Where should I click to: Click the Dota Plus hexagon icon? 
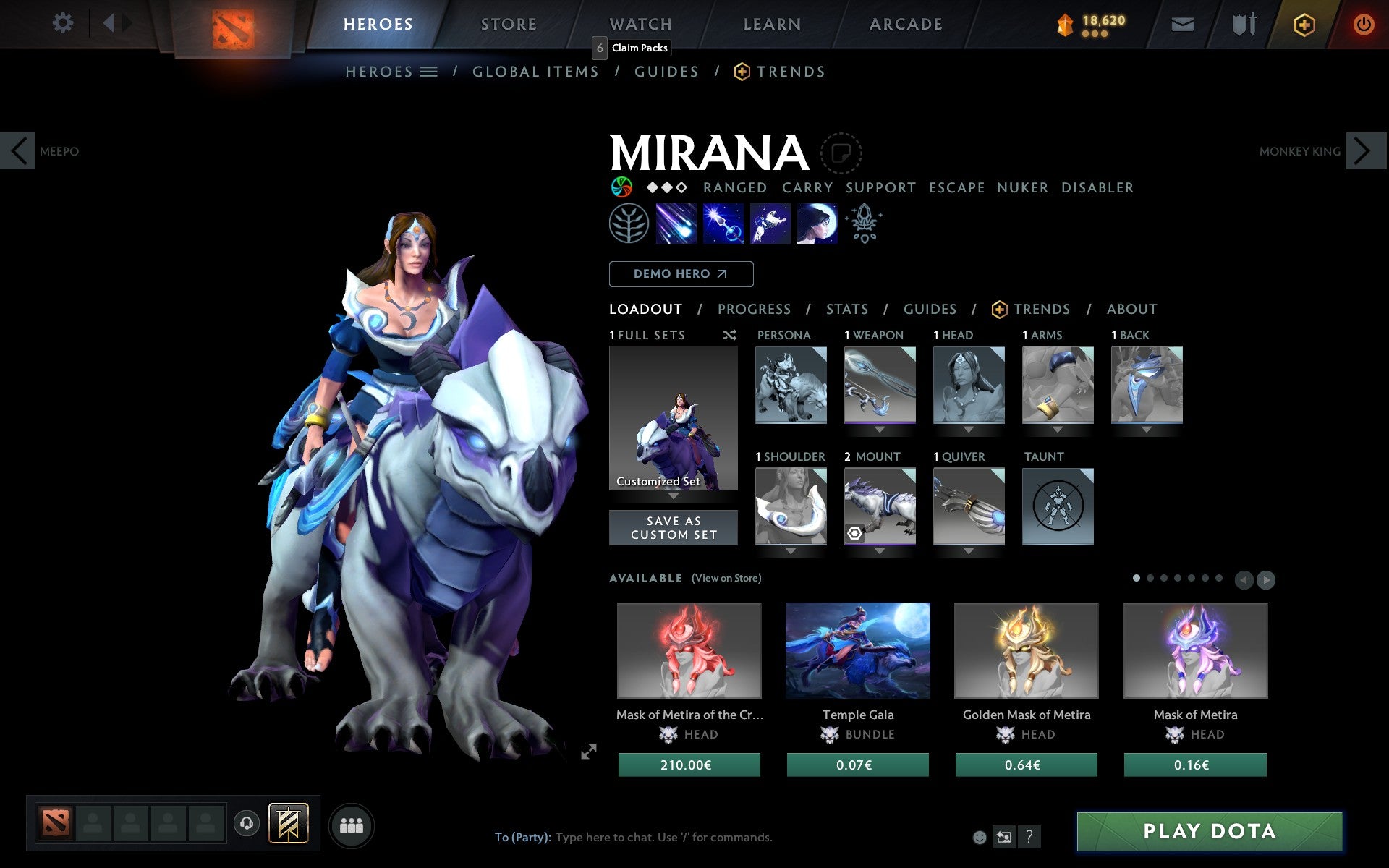tap(1304, 24)
